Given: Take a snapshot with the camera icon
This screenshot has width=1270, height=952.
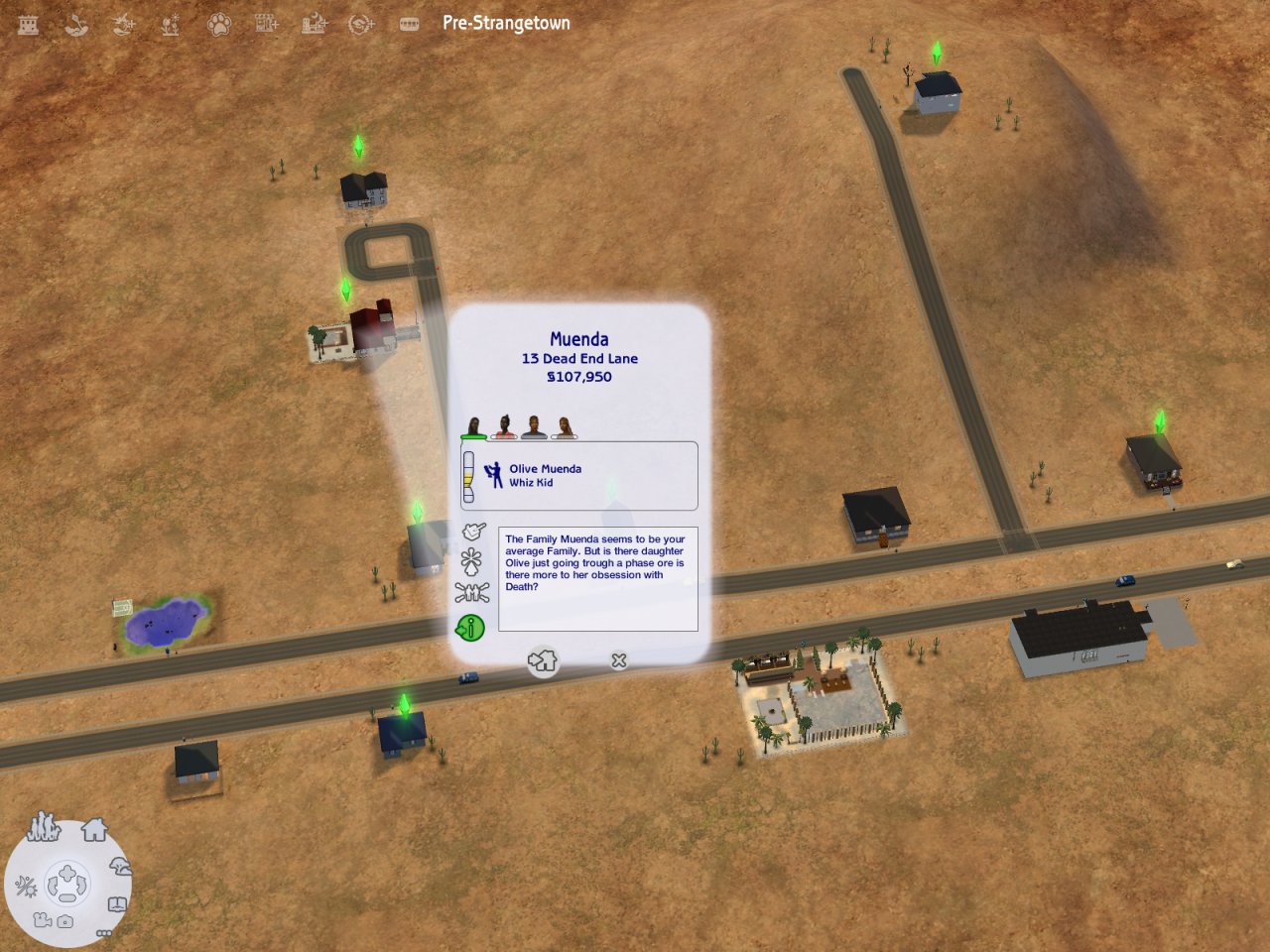Looking at the screenshot, I should point(65,922).
